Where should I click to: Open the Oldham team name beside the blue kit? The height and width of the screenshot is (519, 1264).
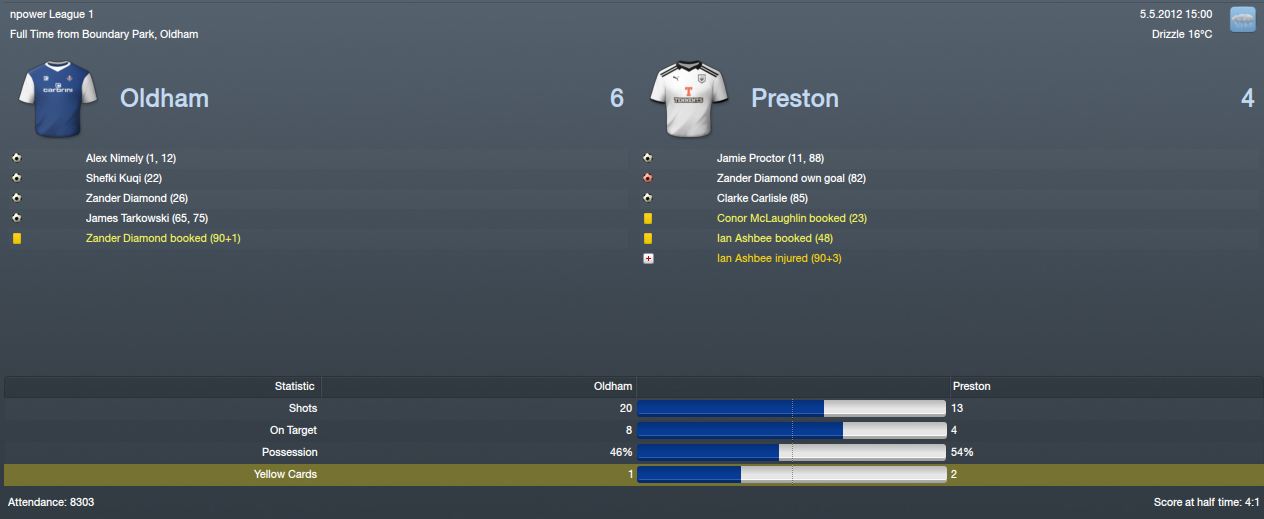tap(164, 98)
